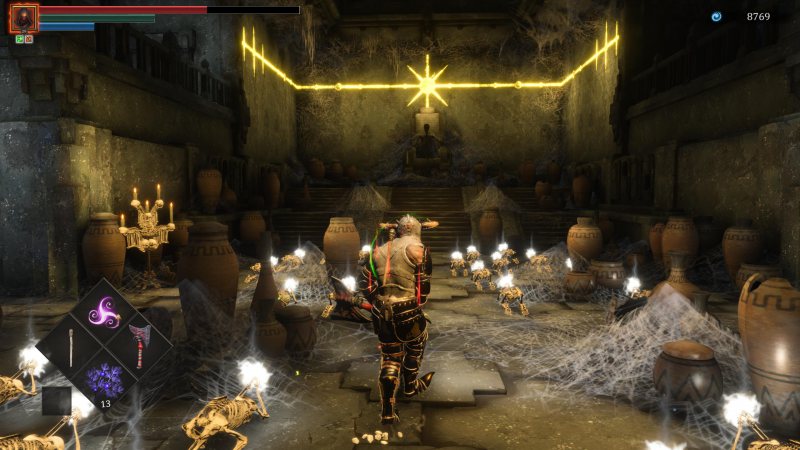Screen dimensions: 800x450
Task: Choose the pale wand slot
Action: pyautogui.click(x=69, y=346)
